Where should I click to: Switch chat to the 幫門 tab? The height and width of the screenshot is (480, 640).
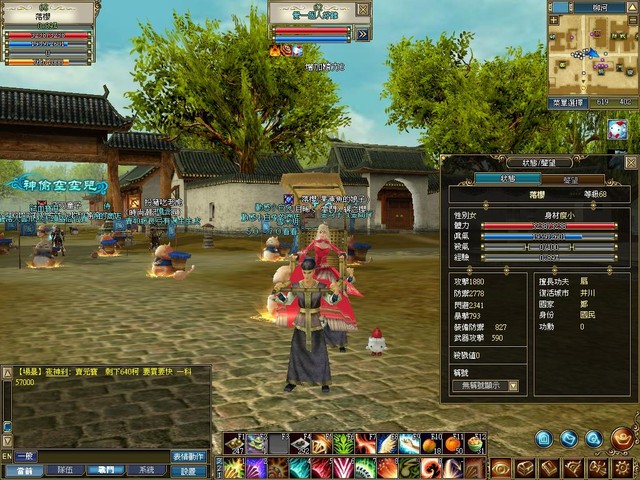(106, 470)
